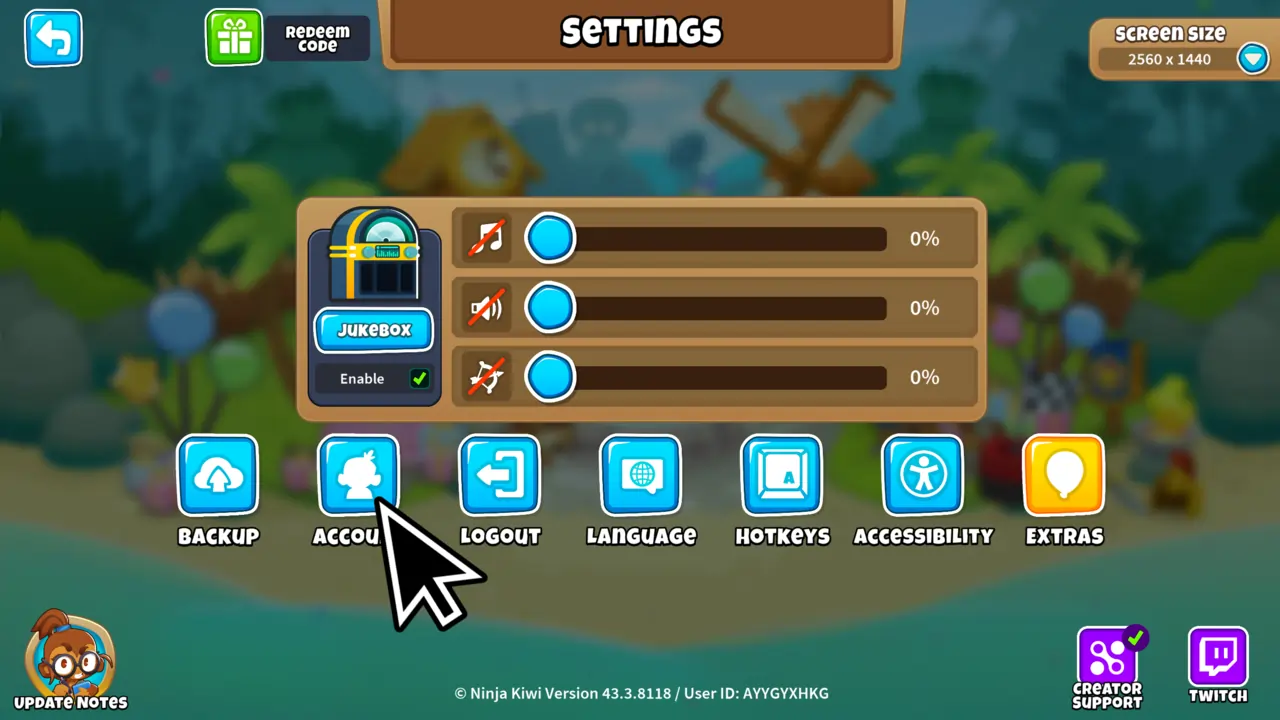
Task: Toggle the jukebox Enable checkbox
Action: pos(419,378)
